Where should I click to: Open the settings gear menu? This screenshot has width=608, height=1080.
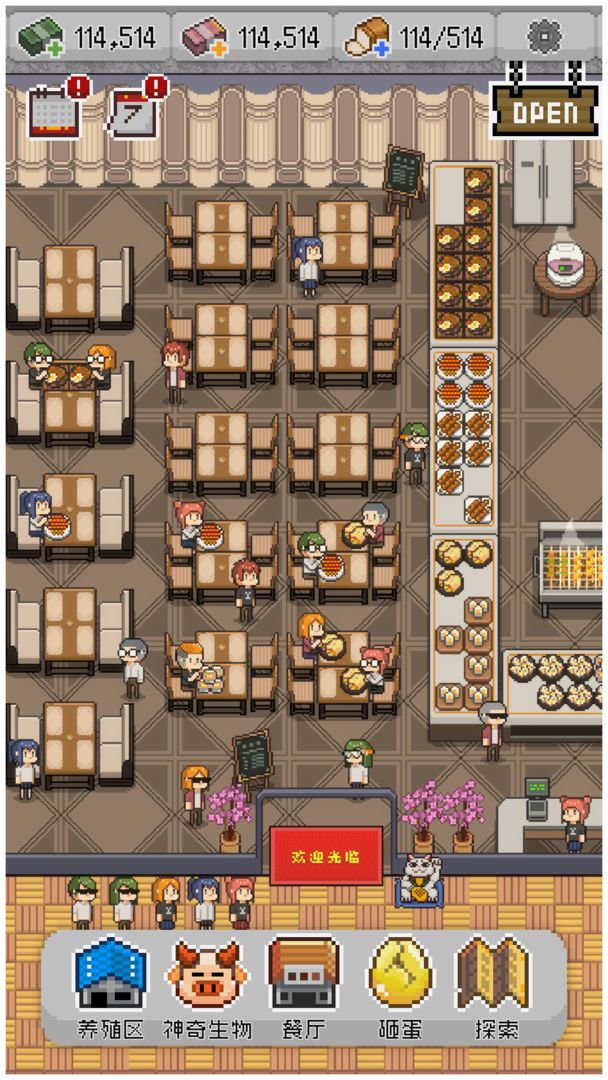tap(545, 38)
